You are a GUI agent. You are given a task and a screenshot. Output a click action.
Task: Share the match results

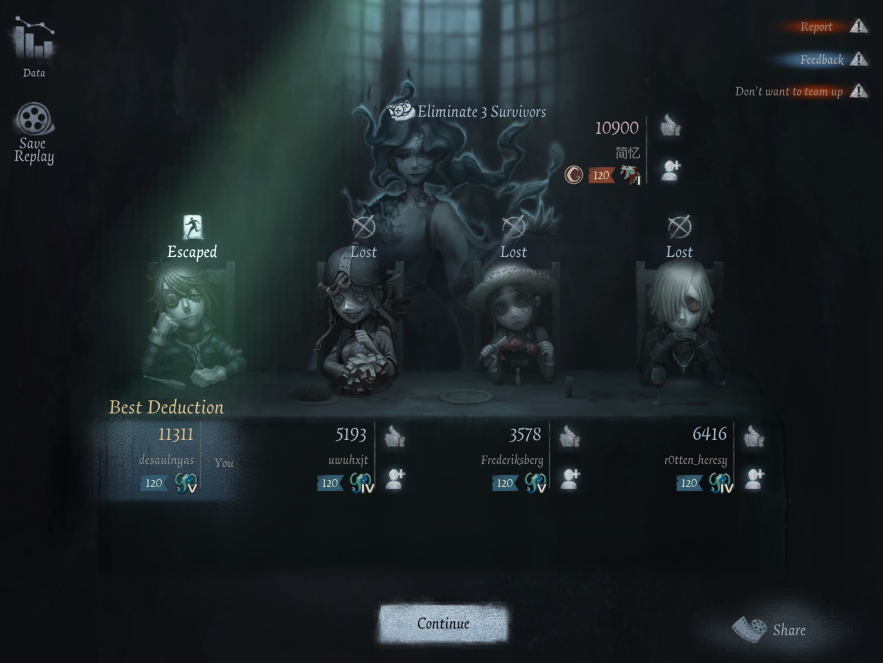point(770,630)
